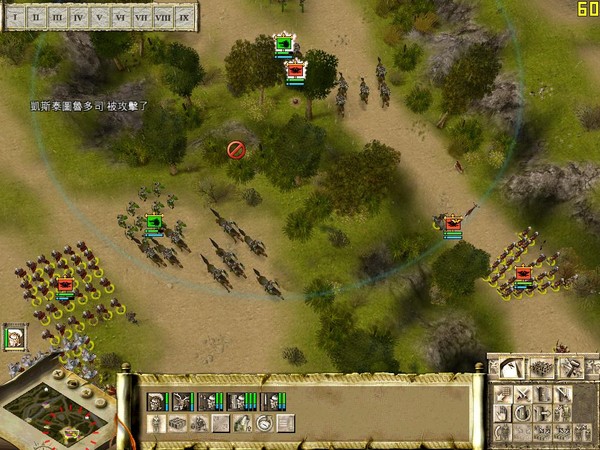The width and height of the screenshot is (600, 450).
Task: Select the first unit portrait in panel
Action: point(157,402)
